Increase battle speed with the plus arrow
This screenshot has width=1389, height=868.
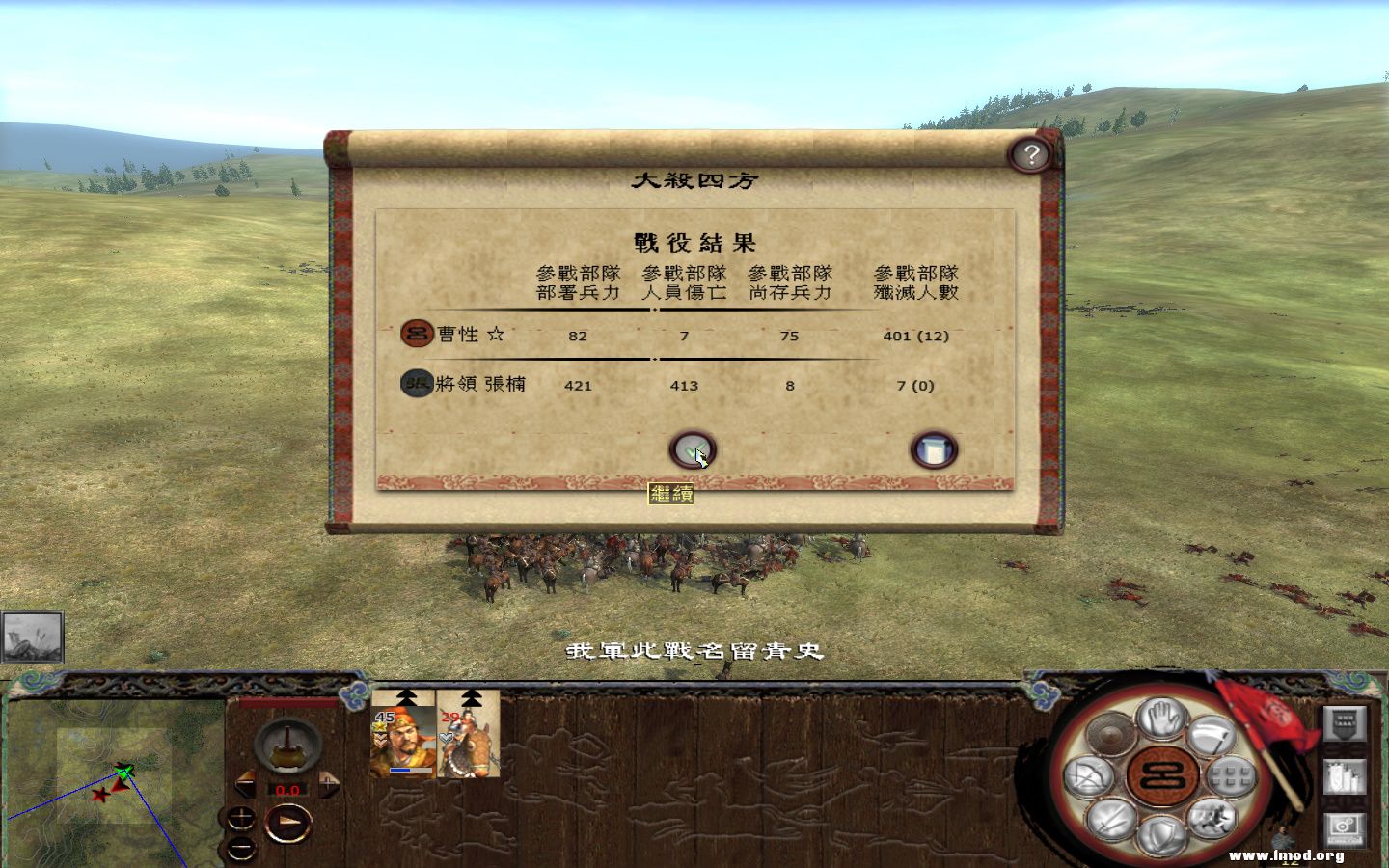point(328,782)
